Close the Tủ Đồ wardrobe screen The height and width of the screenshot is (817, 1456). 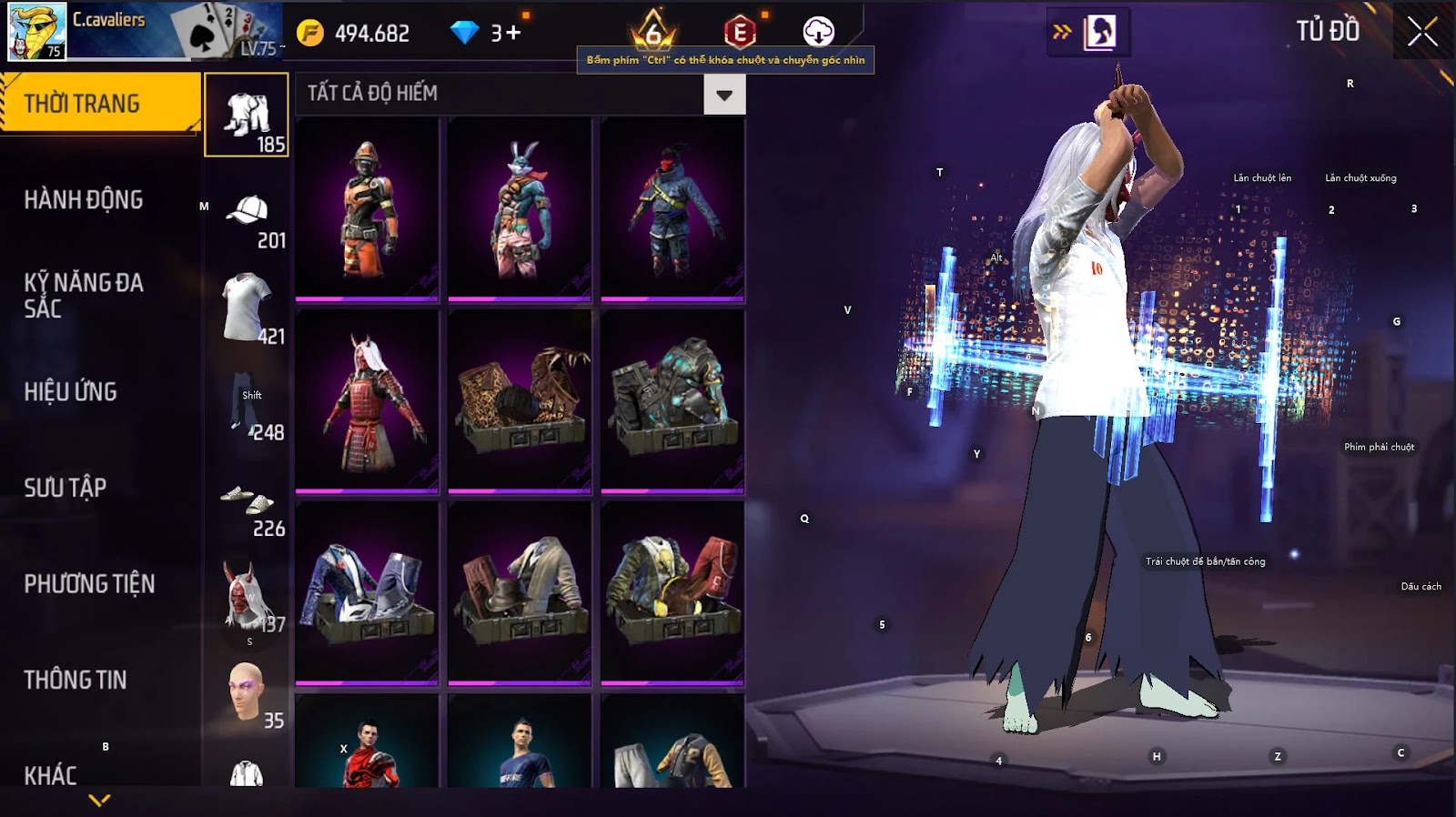1422,33
